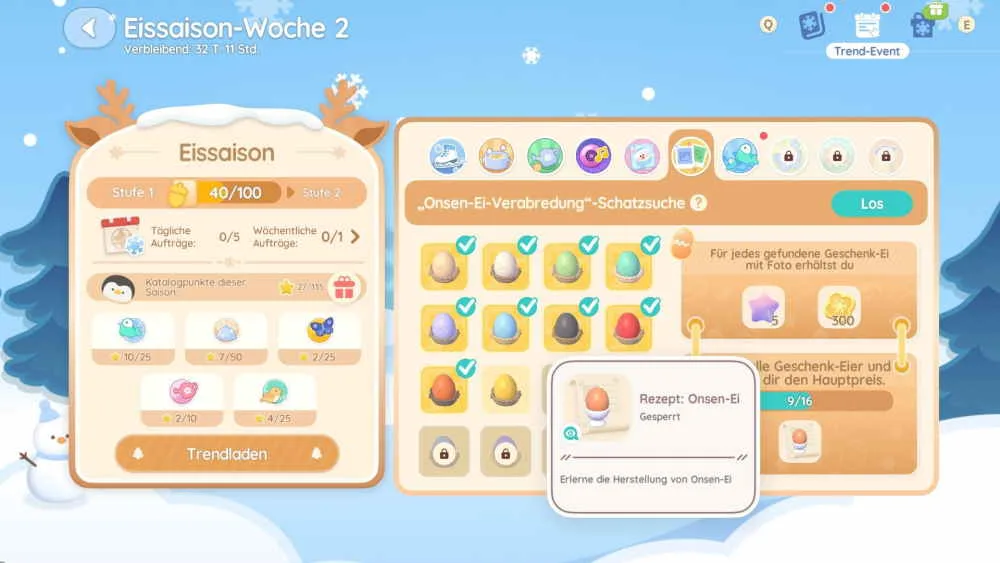Open the snowflake gift box icon

(x=924, y=23)
